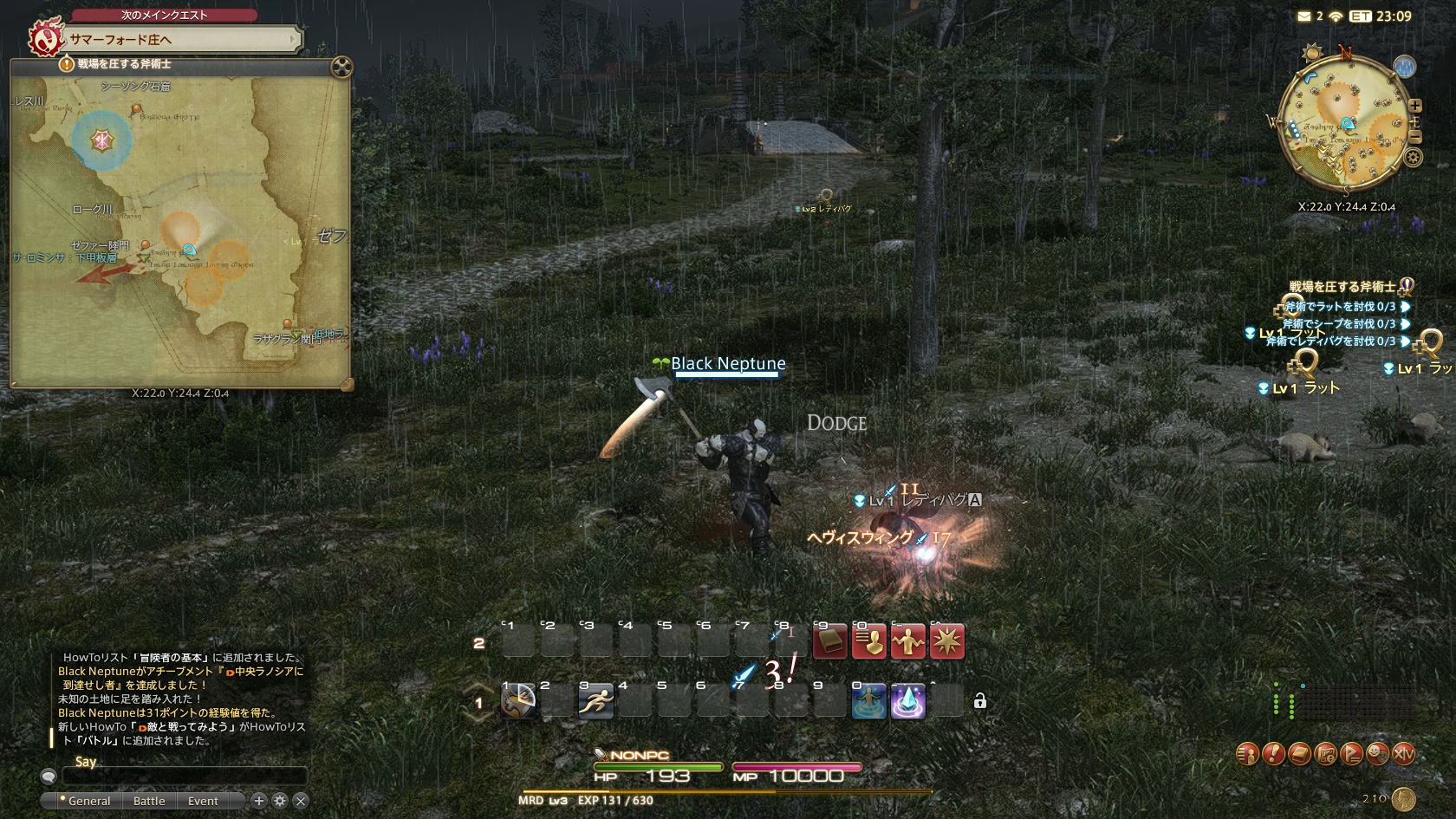
Task: Close the area map window
Action: click(341, 67)
